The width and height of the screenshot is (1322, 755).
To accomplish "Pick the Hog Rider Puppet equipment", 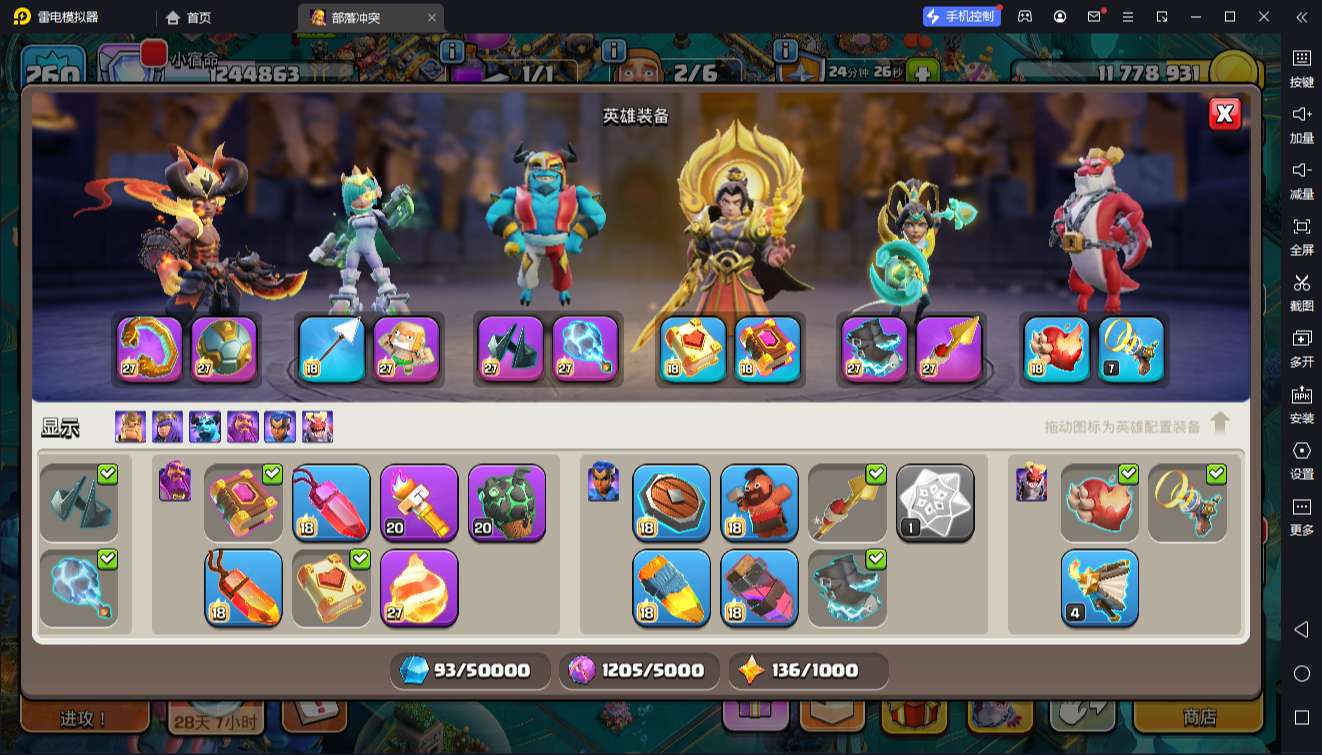I will 759,503.
